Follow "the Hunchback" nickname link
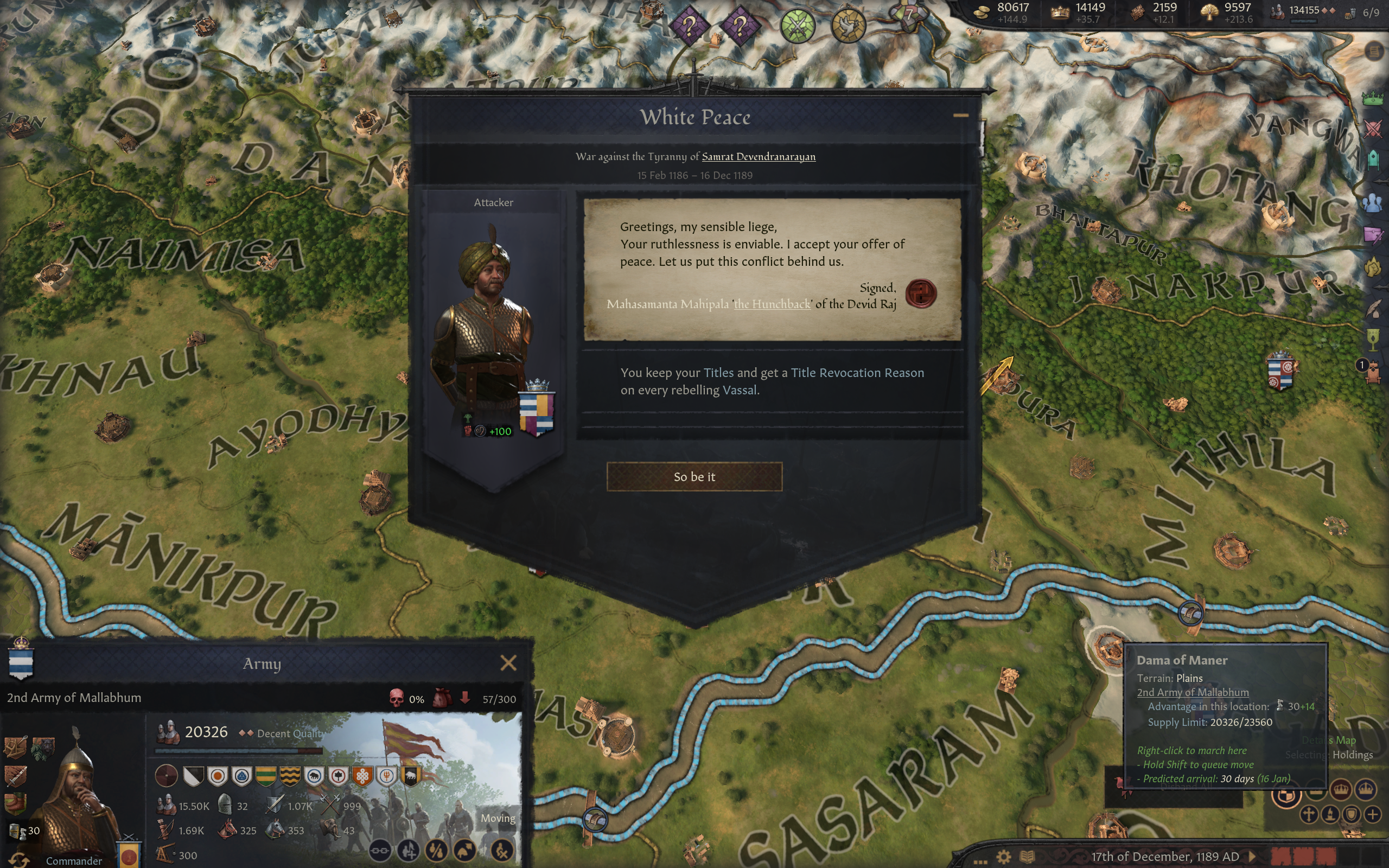This screenshot has height=868, width=1389. (x=772, y=304)
